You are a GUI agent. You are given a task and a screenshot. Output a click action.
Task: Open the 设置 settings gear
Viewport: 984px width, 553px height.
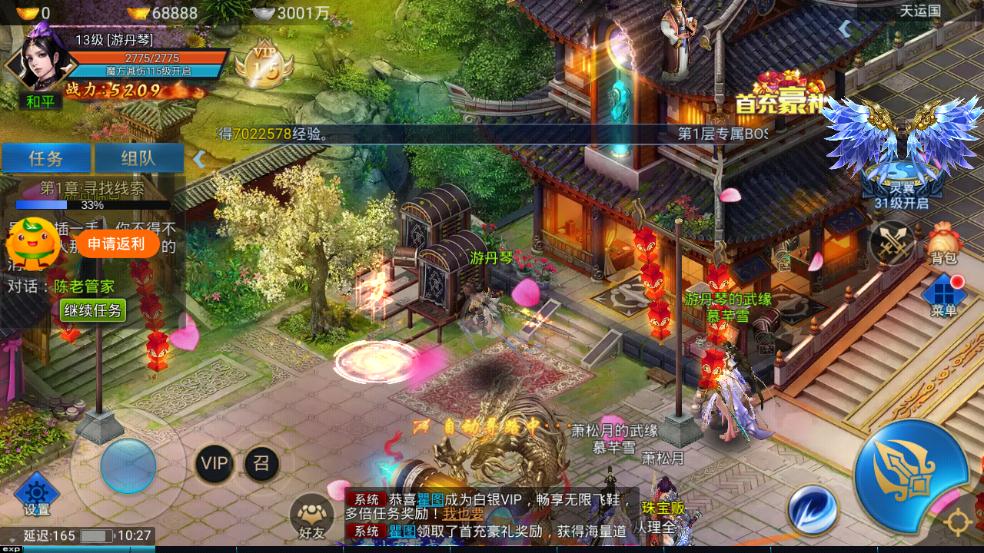(x=37, y=495)
